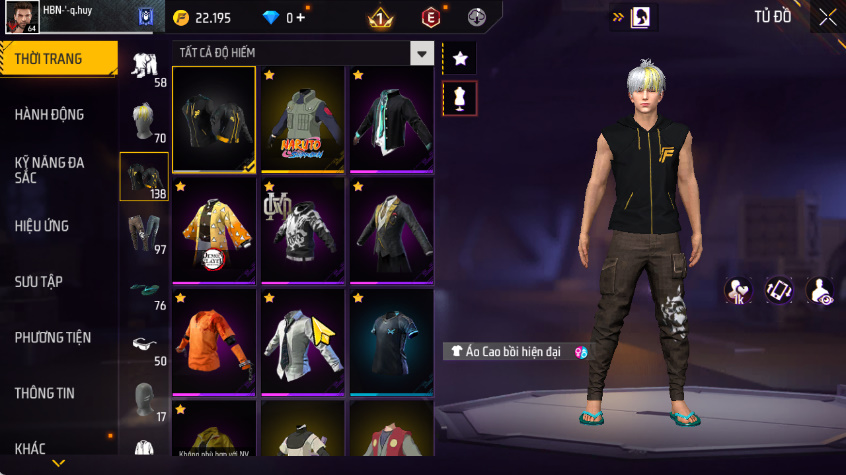Viewport: 846px width, 475px height.
Task: Open the rarity filter dropdown TẤT CẢ ĐỘ HIẾM
Action: coord(422,54)
